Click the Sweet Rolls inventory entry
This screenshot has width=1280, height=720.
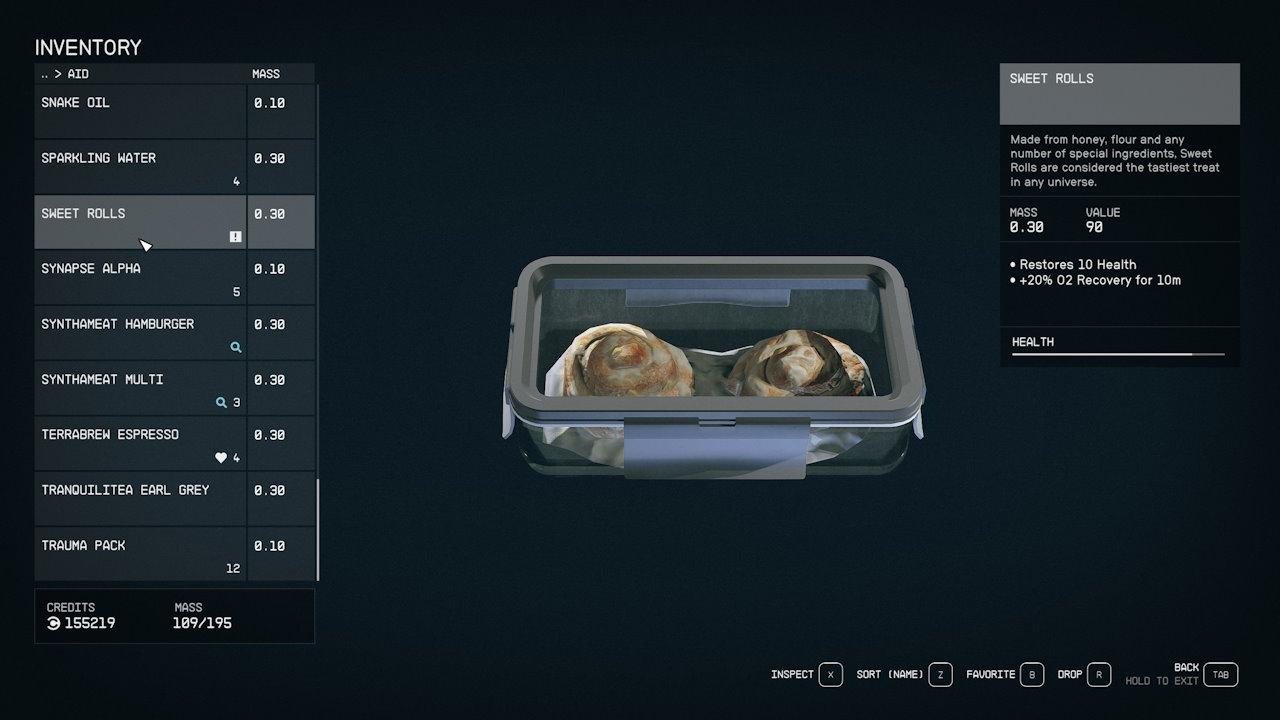coord(140,221)
